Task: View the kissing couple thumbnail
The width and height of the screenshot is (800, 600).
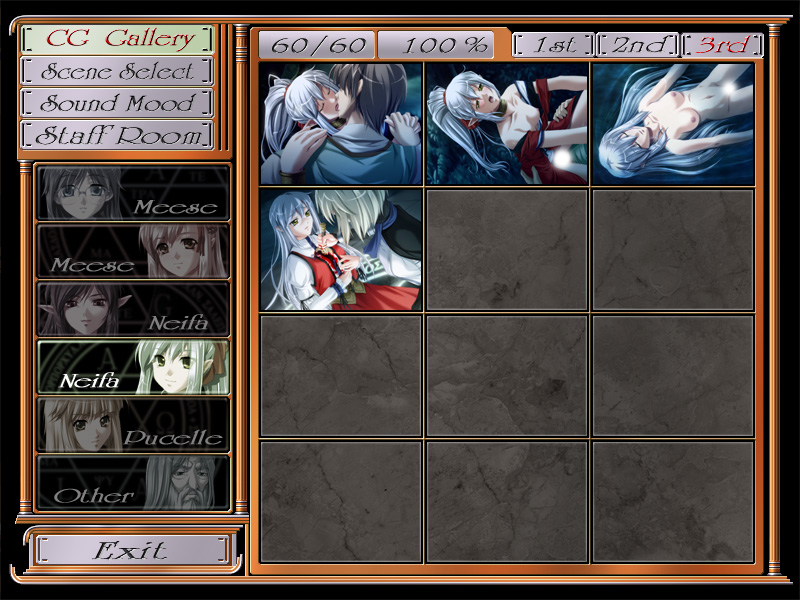Action: click(x=341, y=124)
